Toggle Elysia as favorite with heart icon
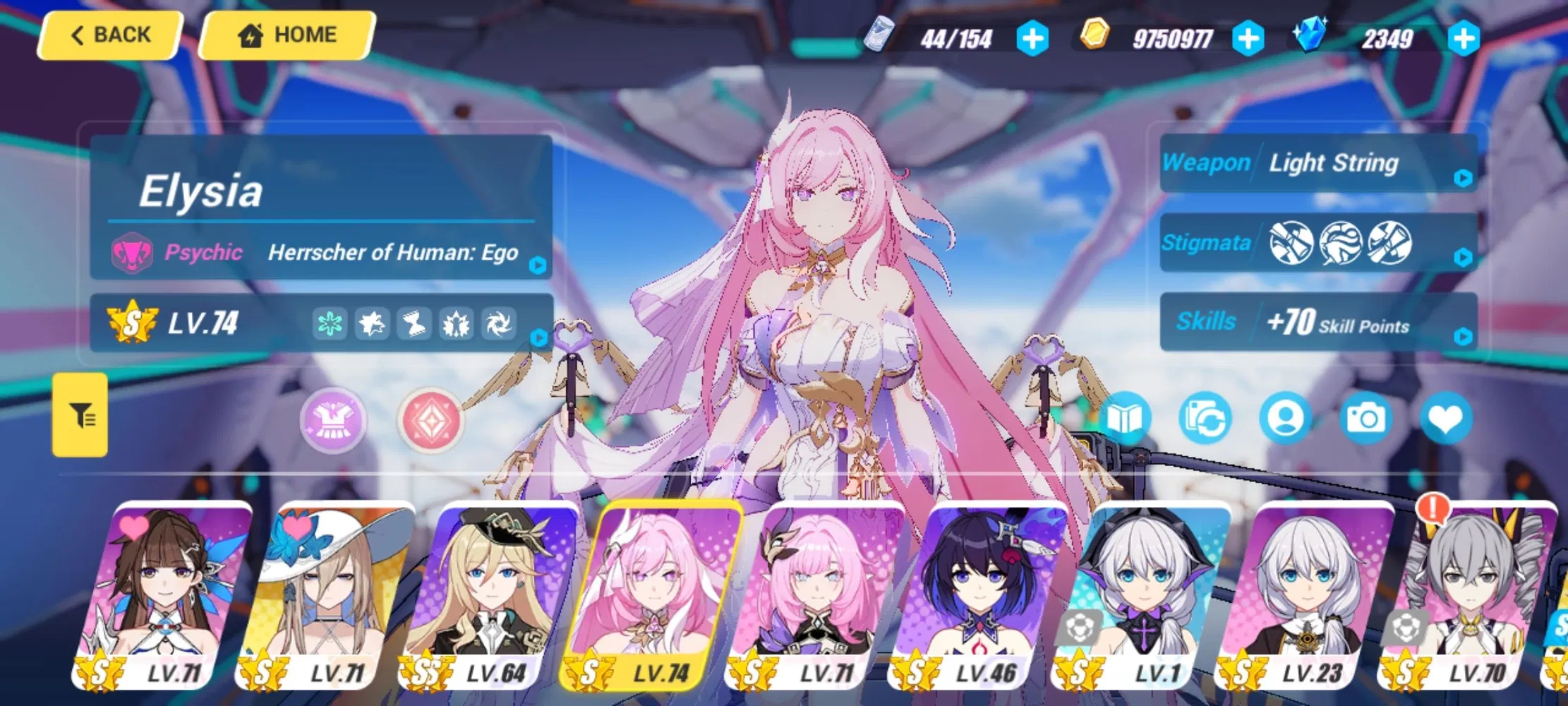Screen dimensions: 1568x706 (x=1447, y=417)
